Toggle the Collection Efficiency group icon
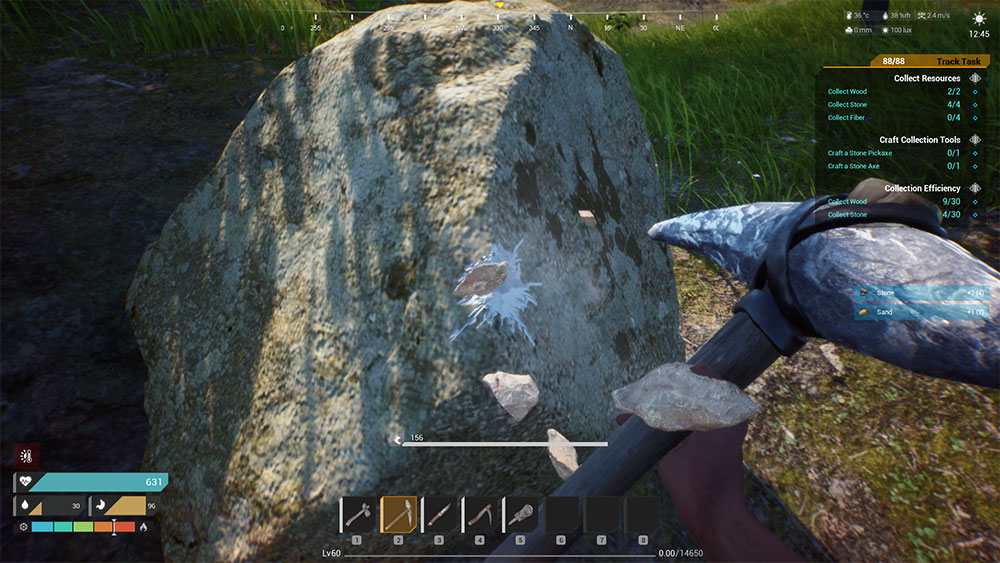The image size is (1000, 563). tap(975, 188)
